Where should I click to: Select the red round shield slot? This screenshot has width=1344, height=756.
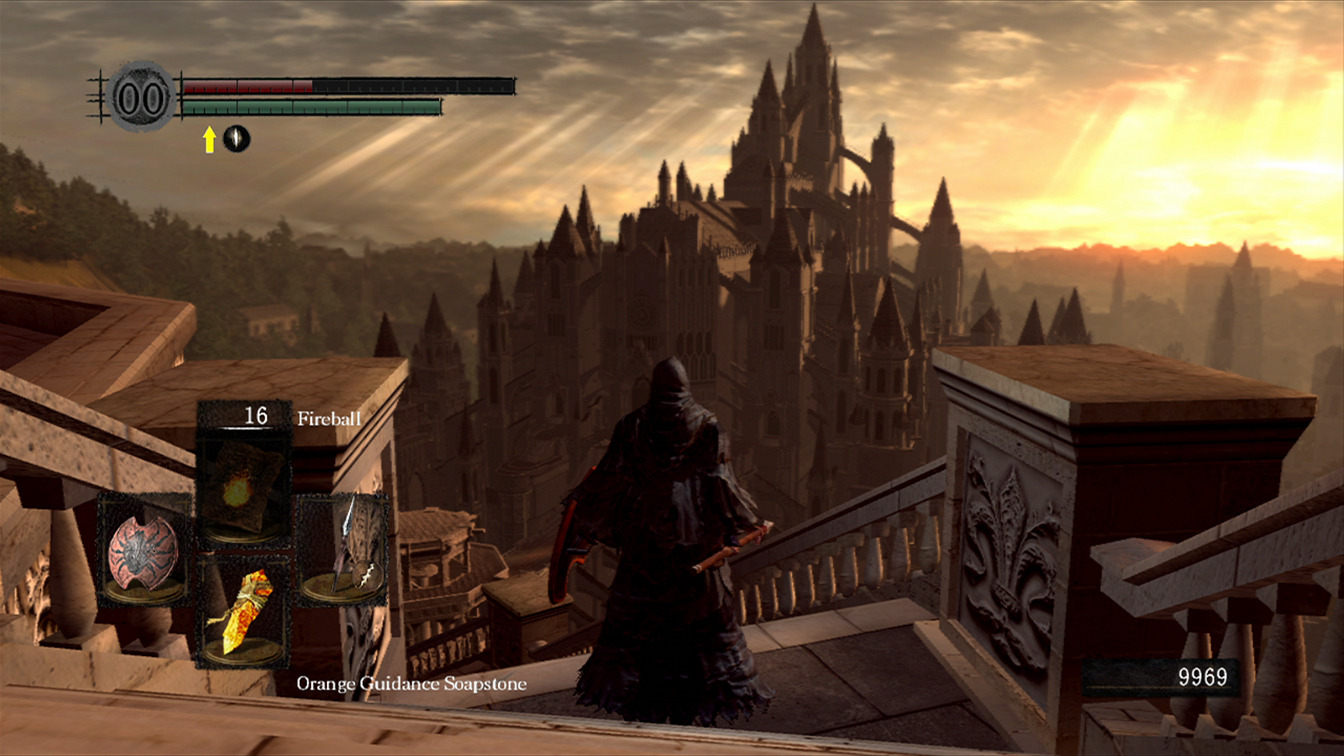click(144, 549)
